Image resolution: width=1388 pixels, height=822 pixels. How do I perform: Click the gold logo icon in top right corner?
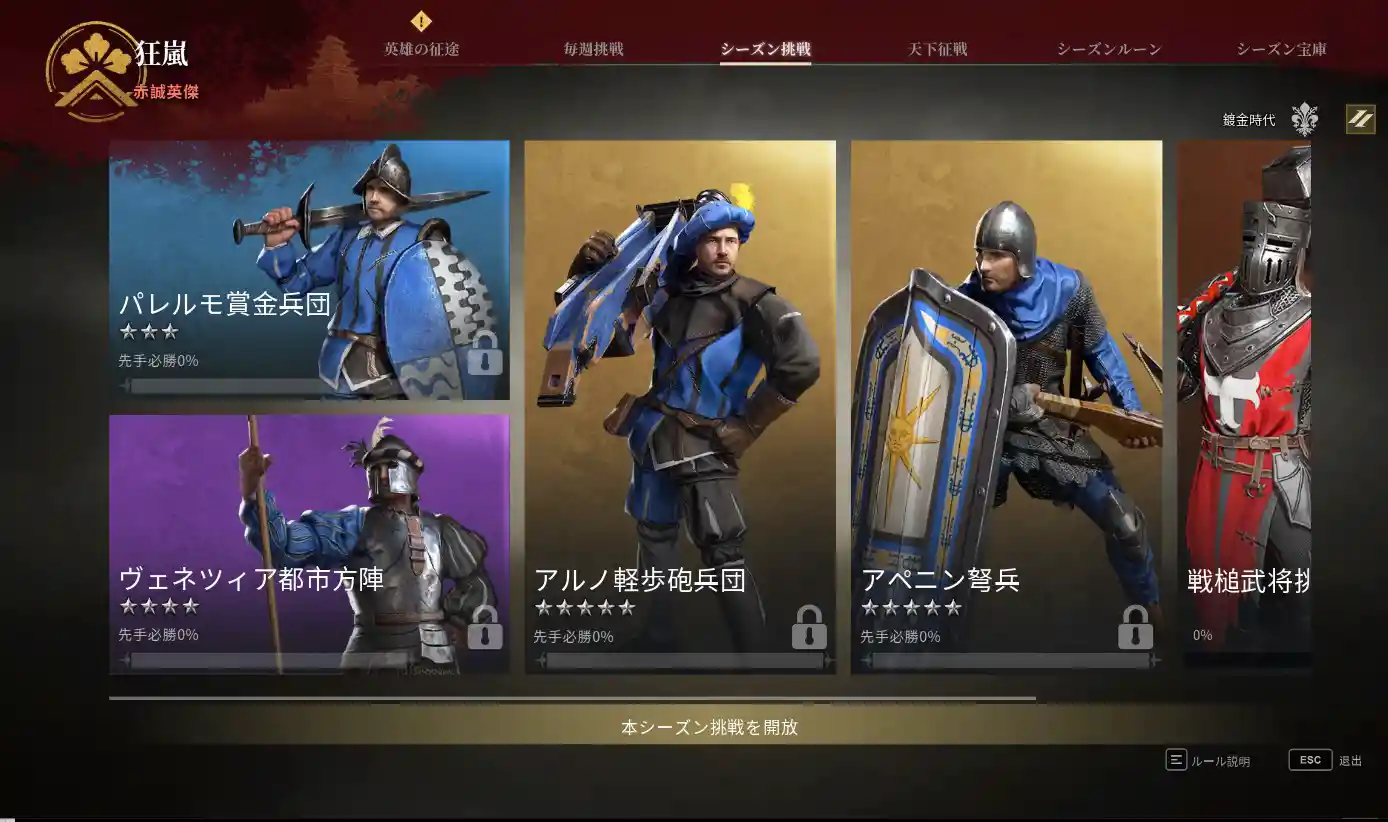[x=1360, y=119]
